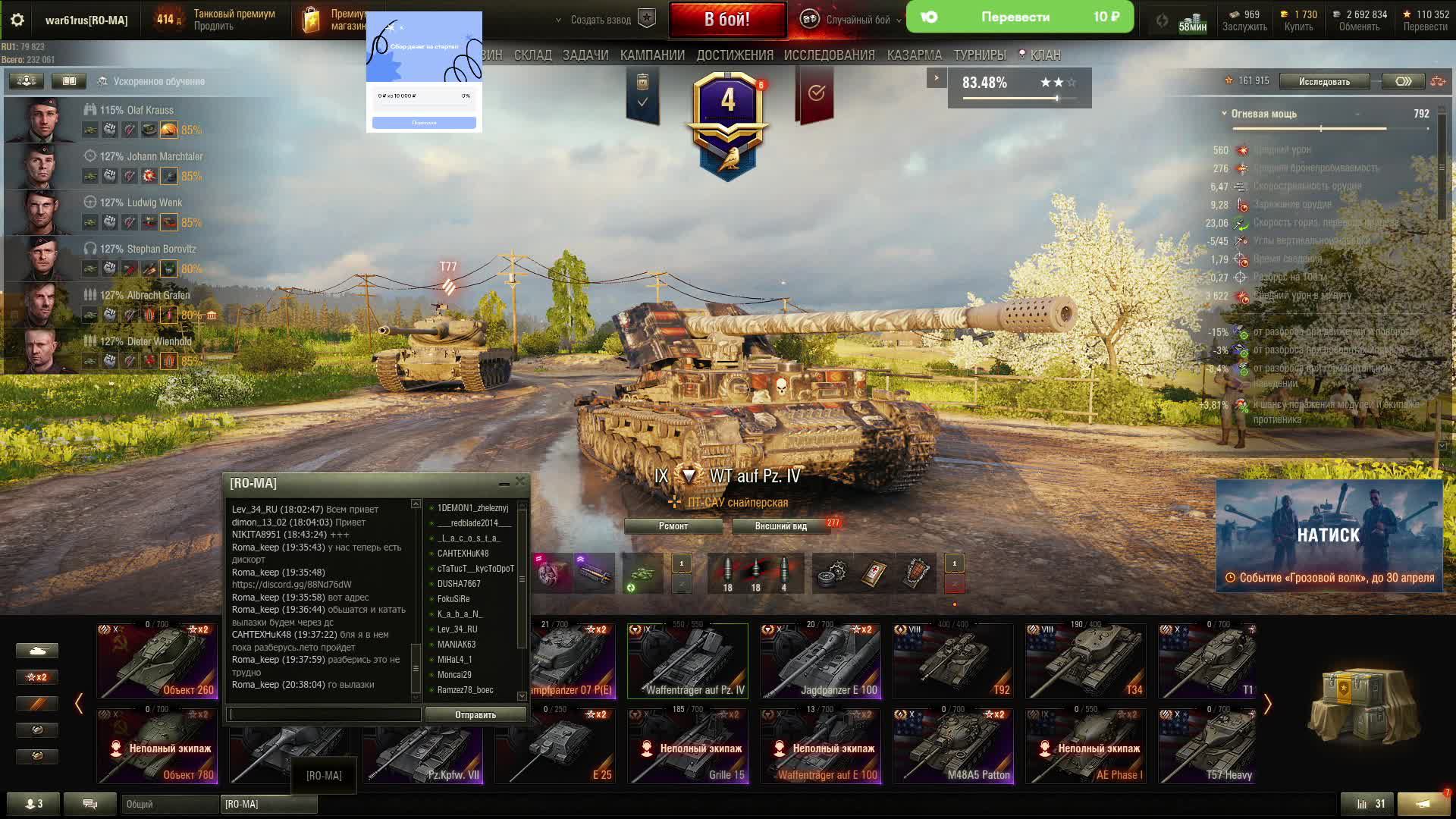The width and height of the screenshot is (1456, 819).
Task: Go to the КАЗАРМА tab
Action: [x=914, y=55]
